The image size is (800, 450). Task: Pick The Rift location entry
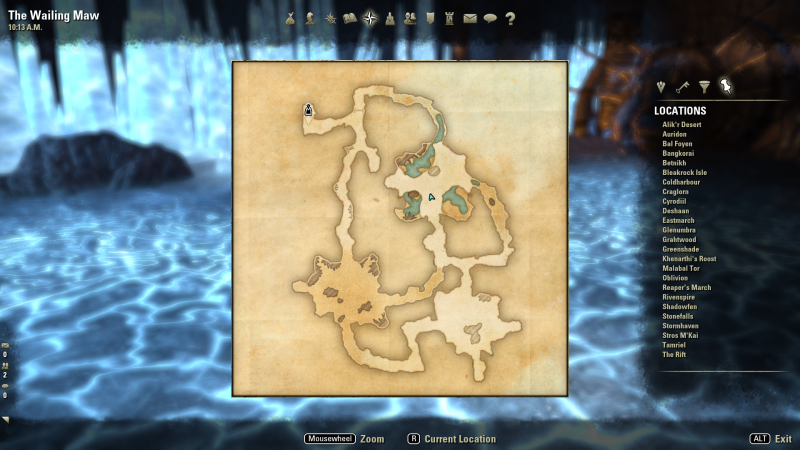676,355
